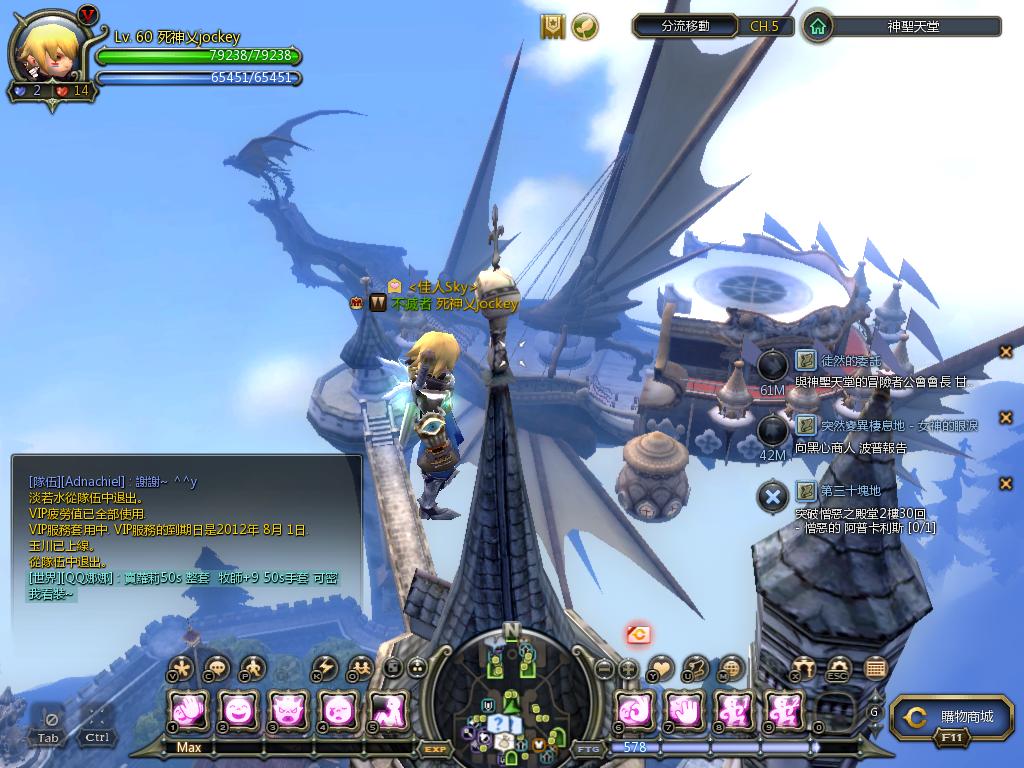Viewport: 1024px width, 768px height.
Task: Dismiss the 徒然的委託 quest from tracker
Action: coord(1006,351)
